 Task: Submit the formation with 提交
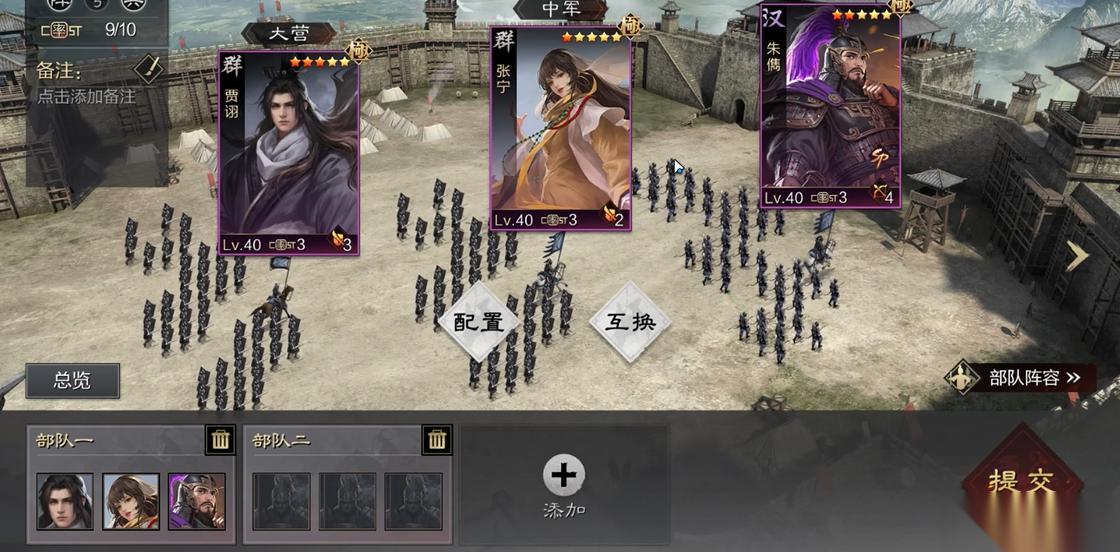pos(1021,482)
